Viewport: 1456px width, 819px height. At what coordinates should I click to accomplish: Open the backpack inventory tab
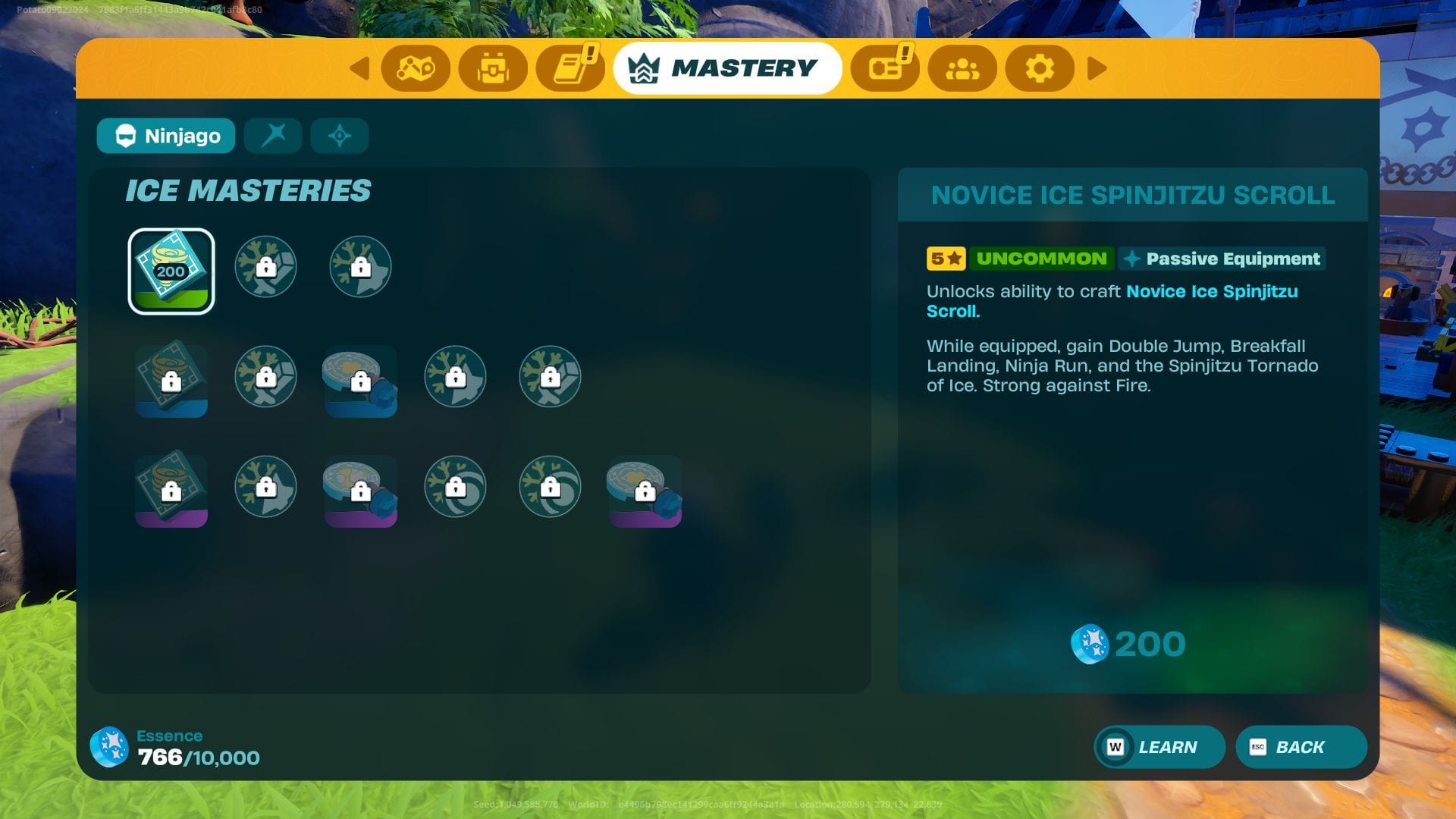(x=493, y=68)
